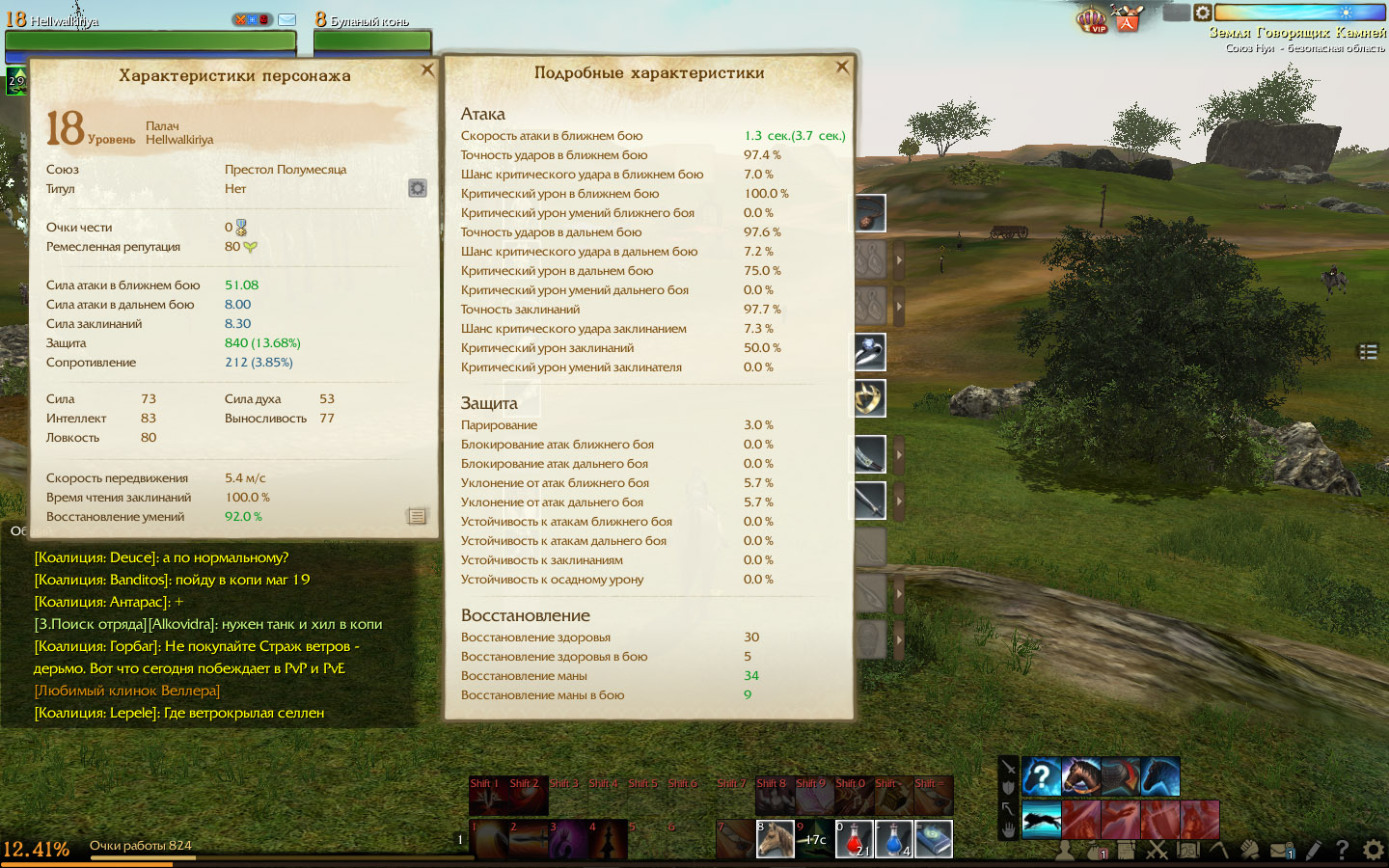The width and height of the screenshot is (1389, 868).
Task: Open the red in-game shop icon
Action: (1127, 18)
